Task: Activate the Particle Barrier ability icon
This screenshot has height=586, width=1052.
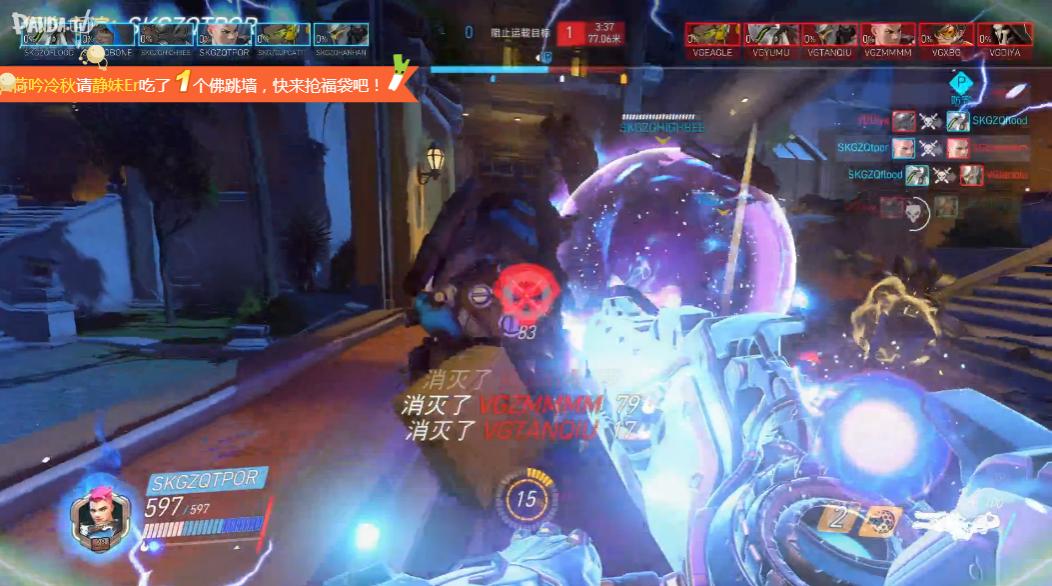Action: [880, 517]
